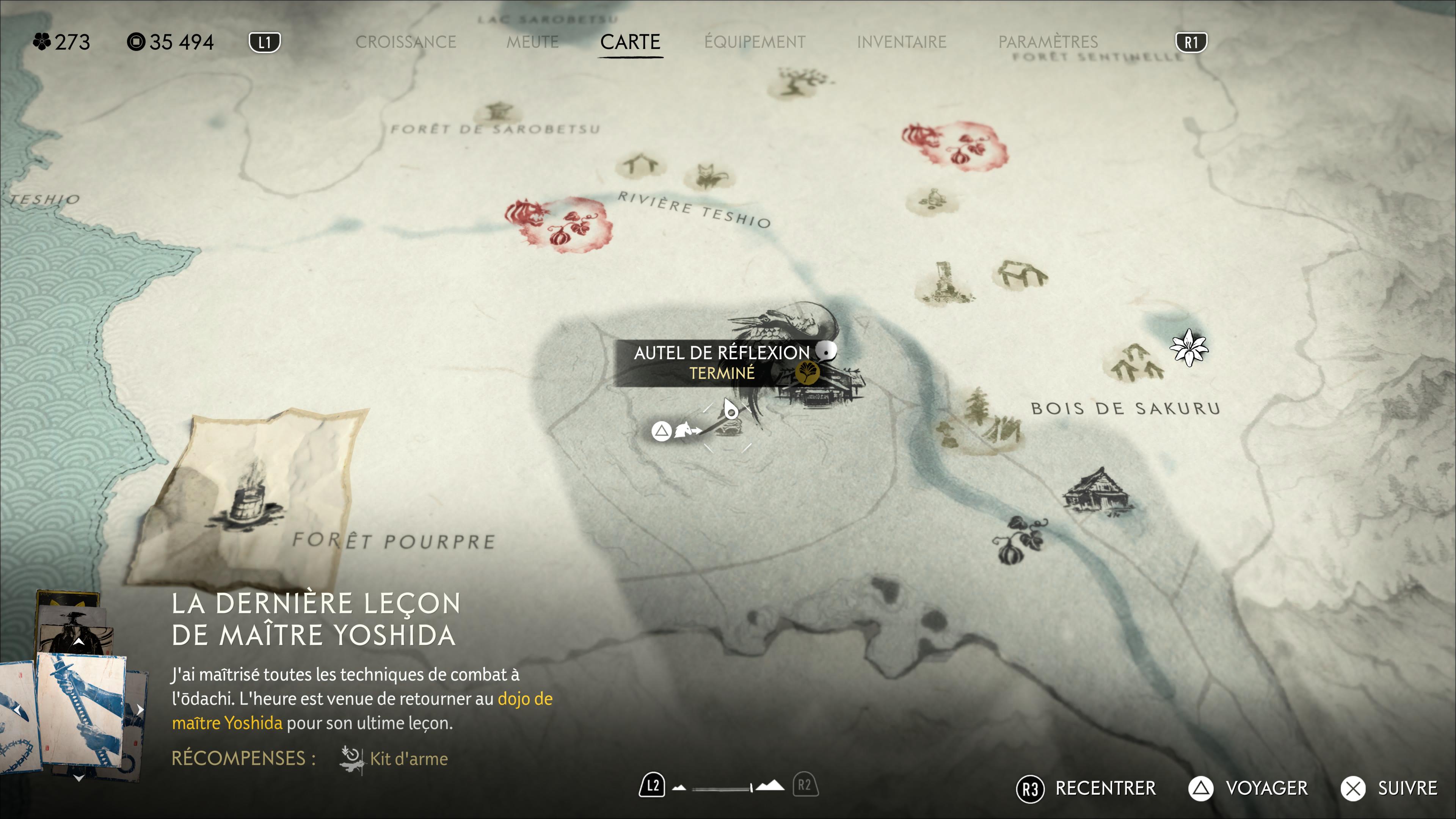
Task: Select the white flower marker near Bois de Sakuru
Action: 1189,347
